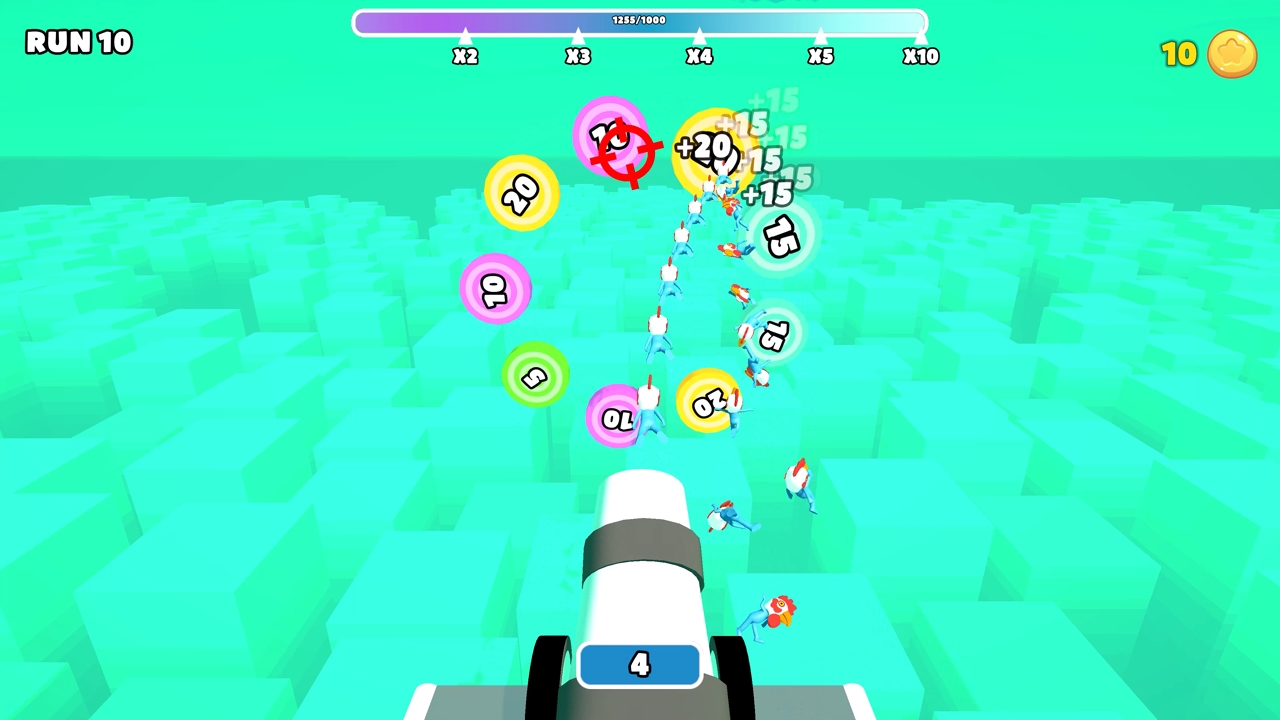Select the pink 10 ball at the bottom row

617,417
